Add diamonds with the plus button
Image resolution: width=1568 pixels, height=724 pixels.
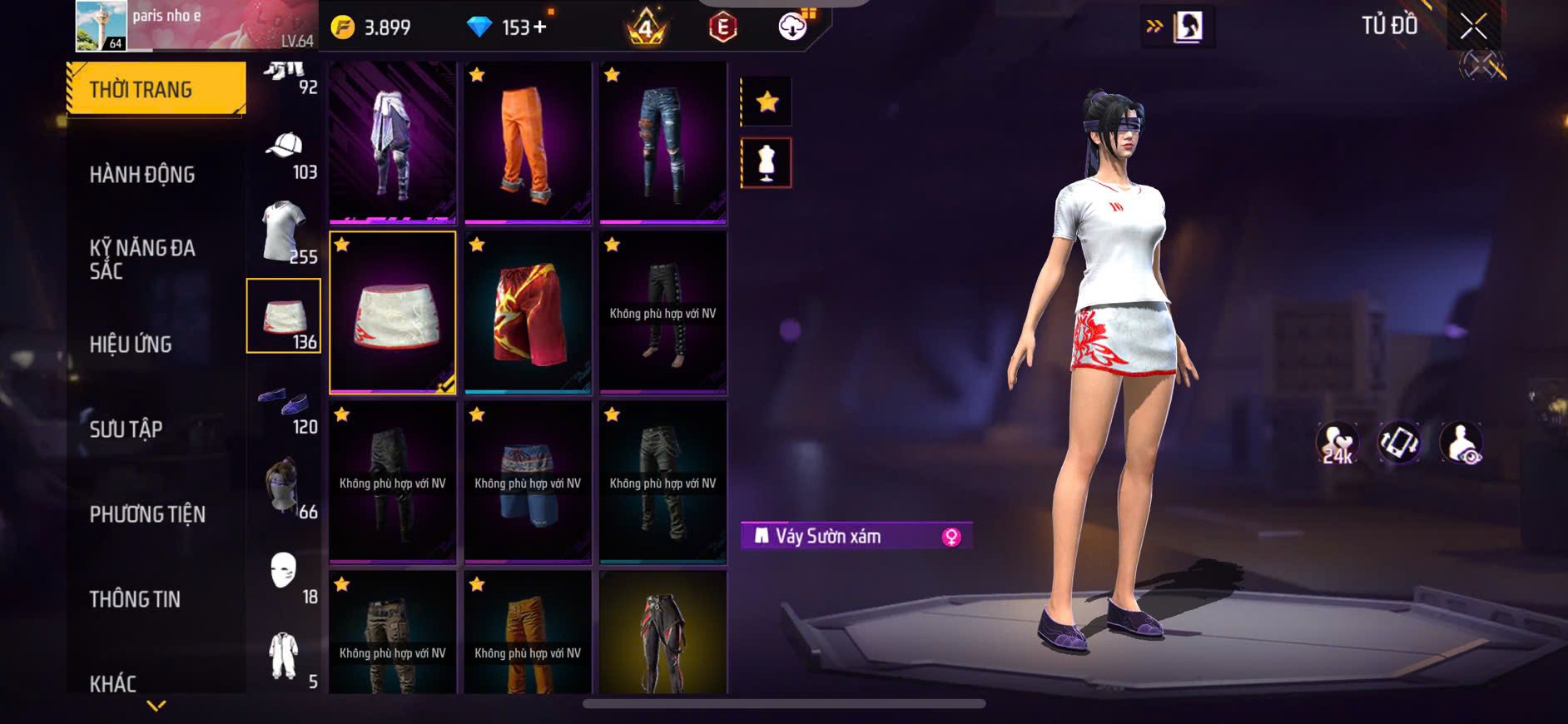(x=540, y=27)
